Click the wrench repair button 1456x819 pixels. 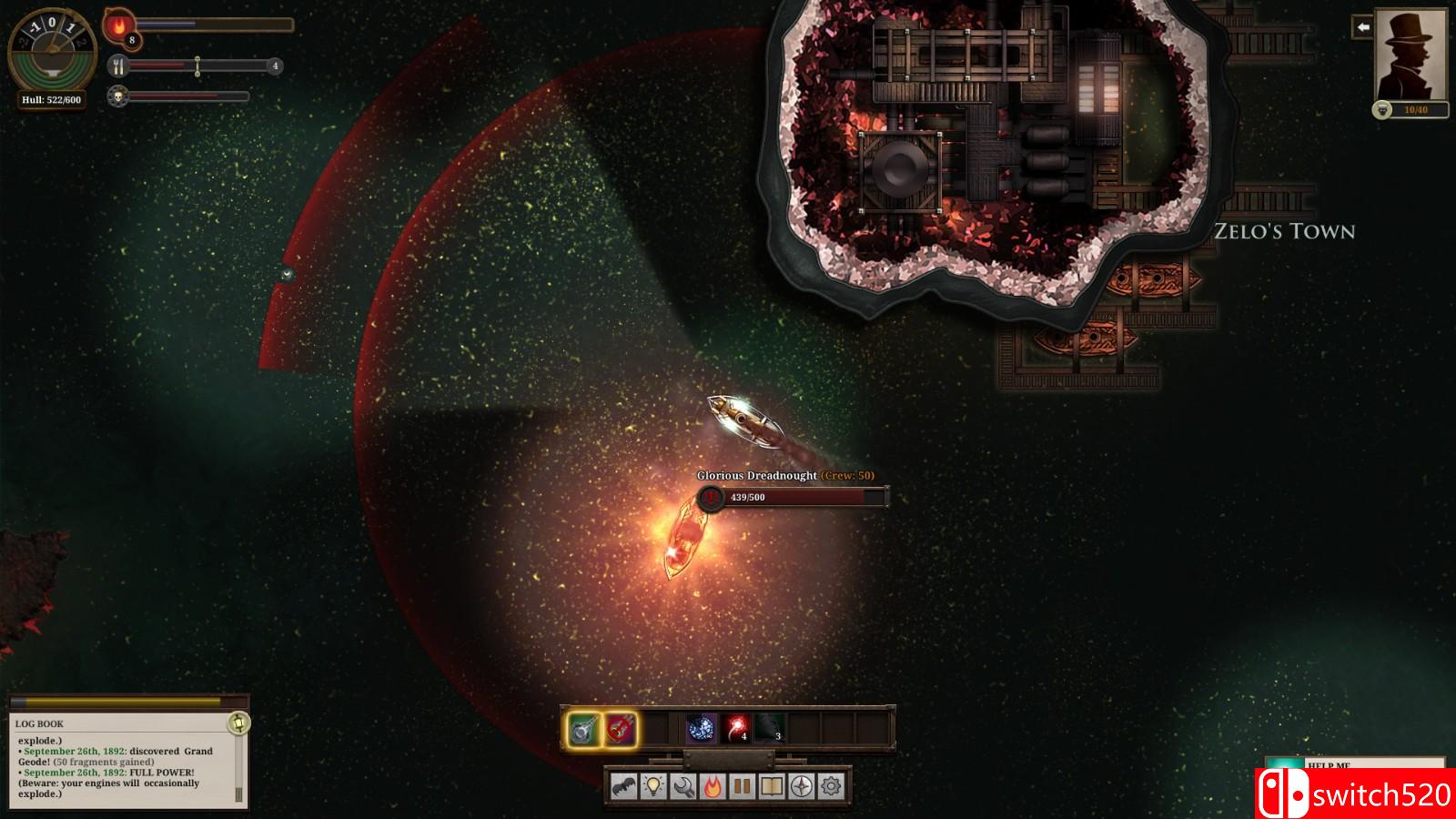point(683,786)
